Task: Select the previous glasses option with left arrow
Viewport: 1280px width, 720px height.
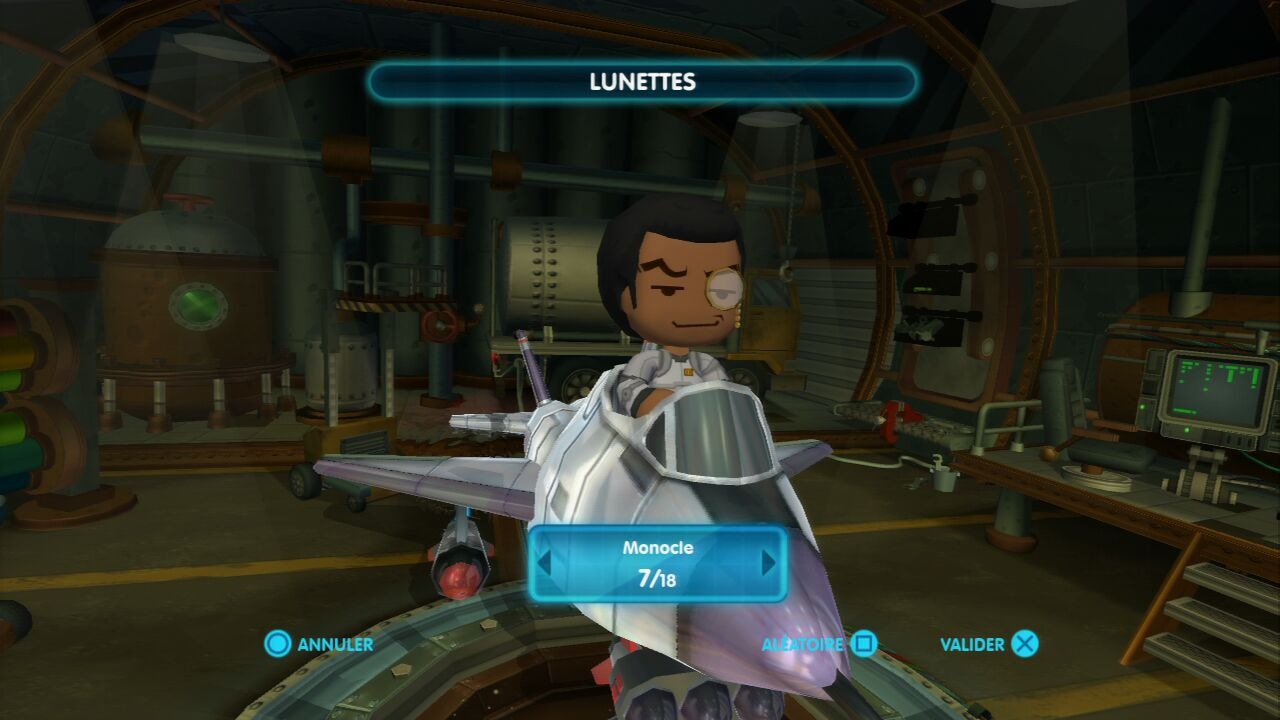Action: [544, 563]
